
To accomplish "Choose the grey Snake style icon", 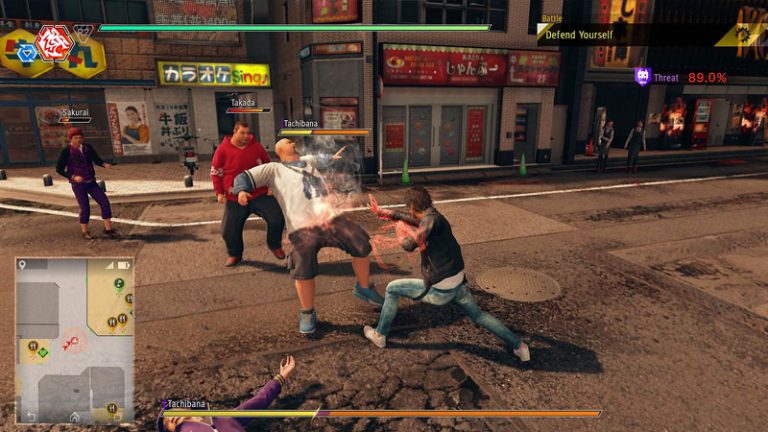I will [83, 33].
